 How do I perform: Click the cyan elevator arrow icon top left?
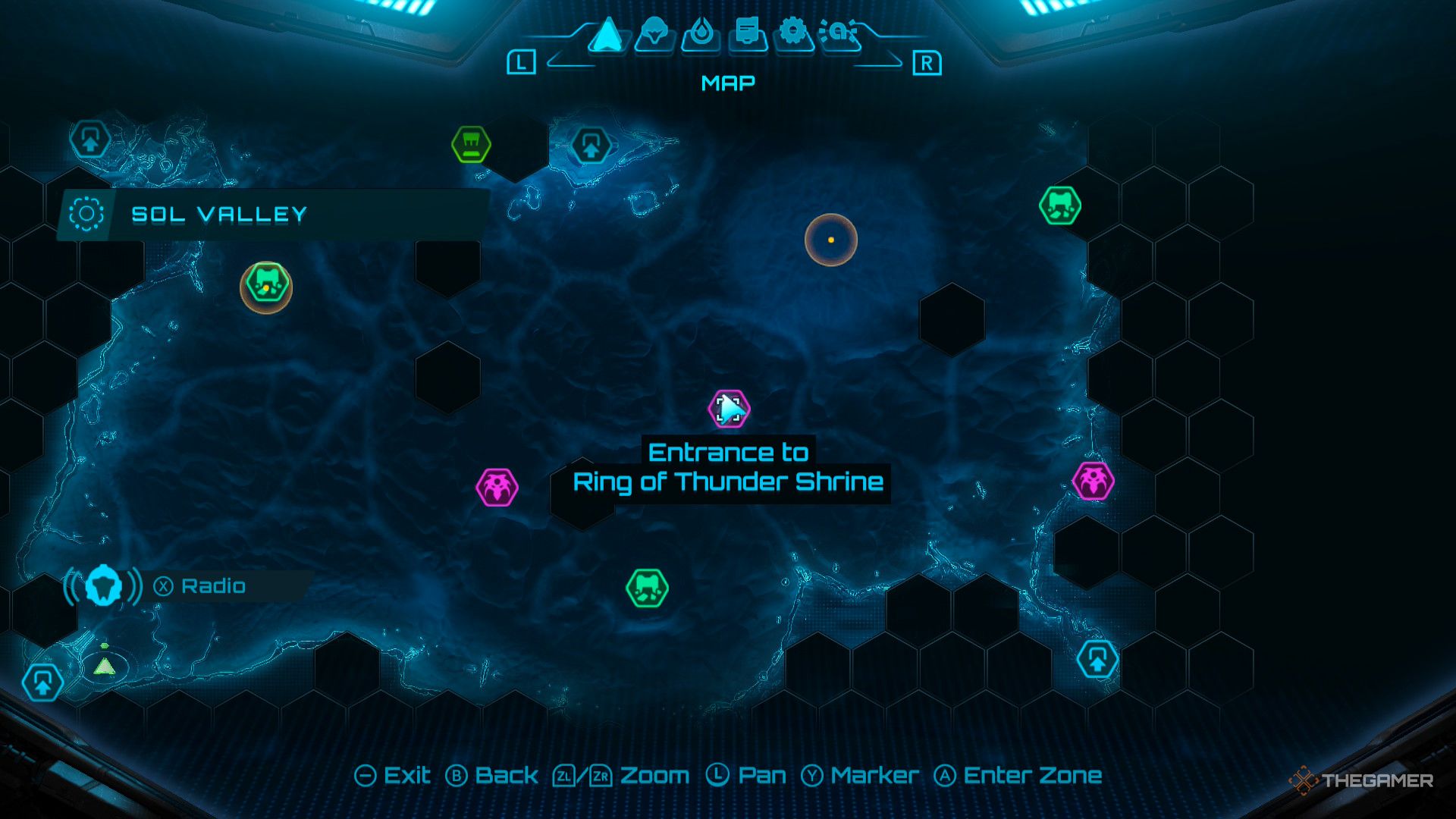[x=89, y=140]
